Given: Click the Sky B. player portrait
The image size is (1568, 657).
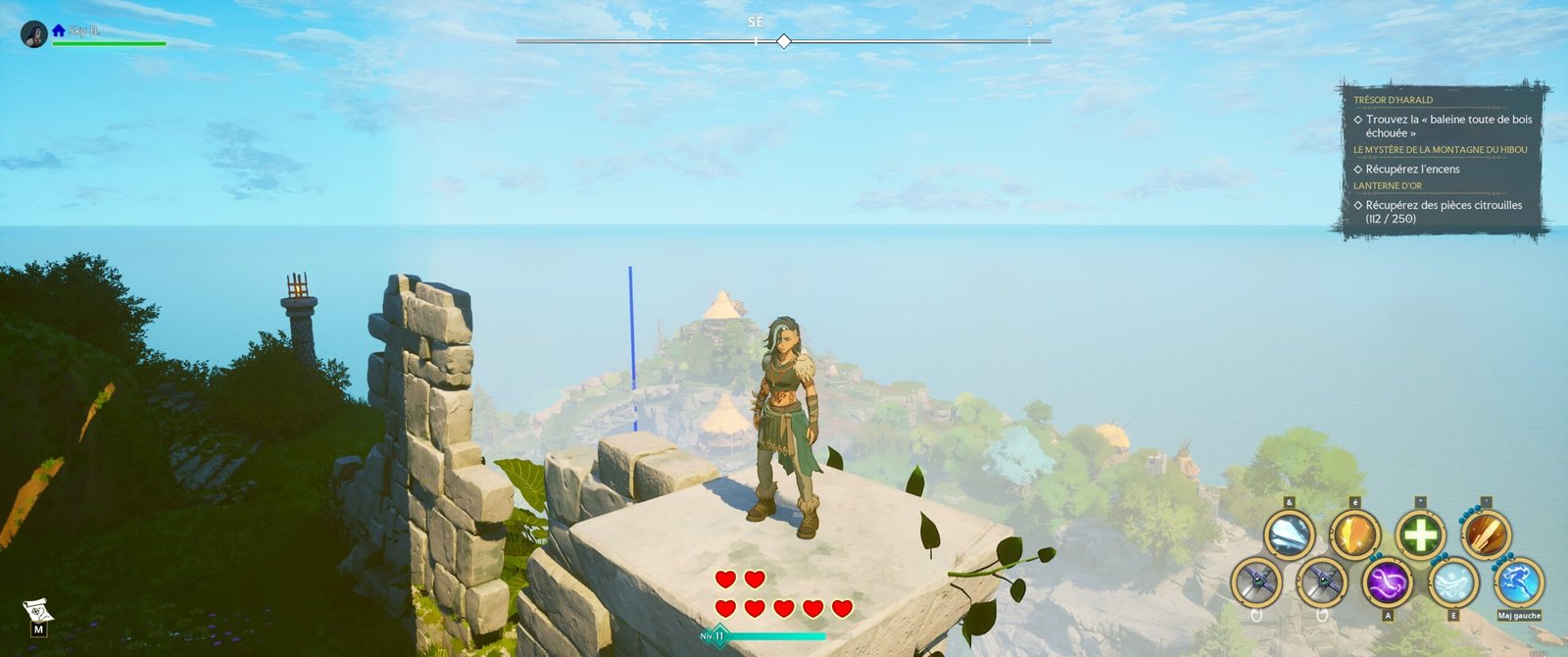Looking at the screenshot, I should [x=34, y=34].
